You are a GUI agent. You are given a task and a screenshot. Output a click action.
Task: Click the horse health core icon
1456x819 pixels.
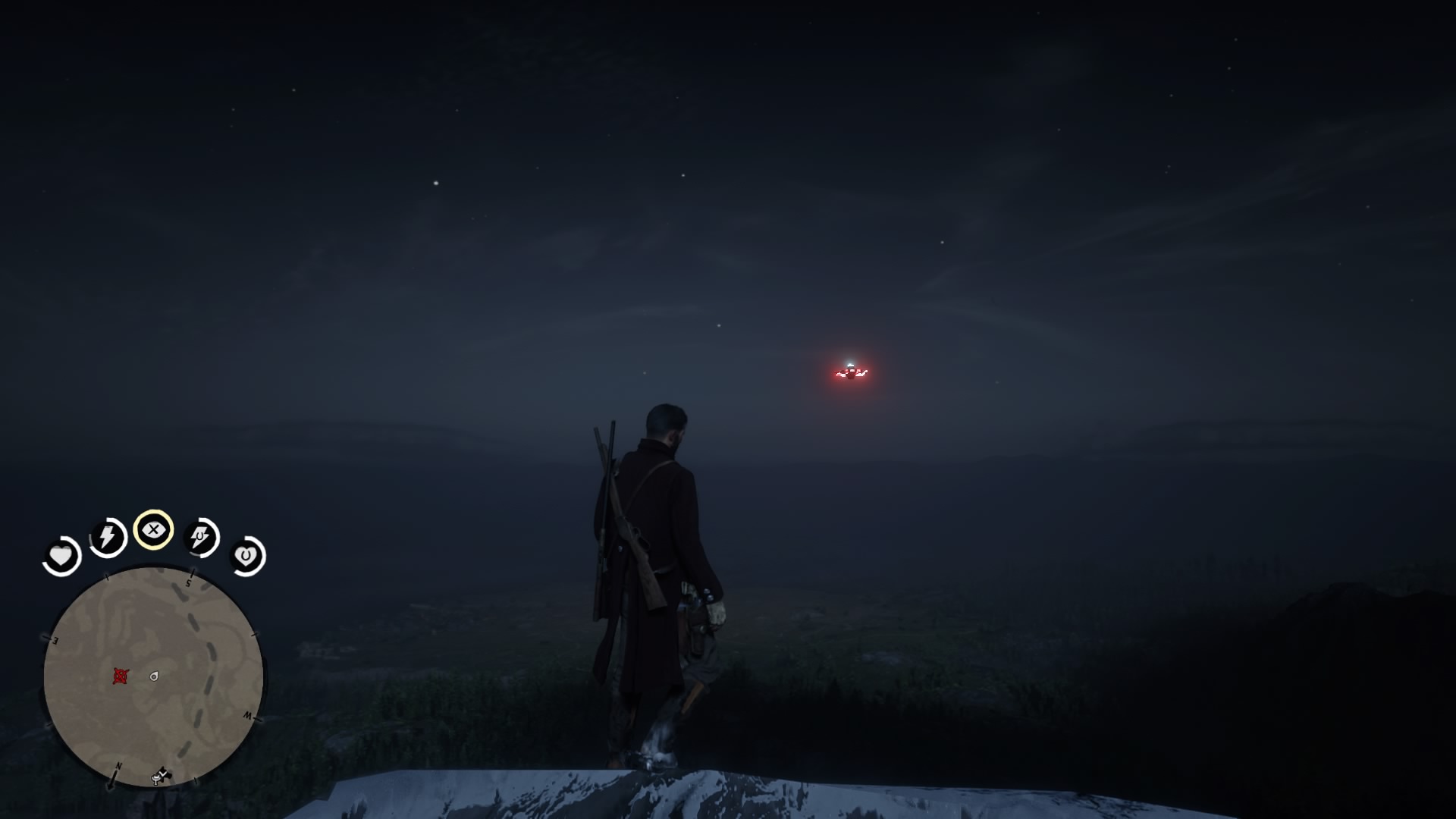point(246,556)
